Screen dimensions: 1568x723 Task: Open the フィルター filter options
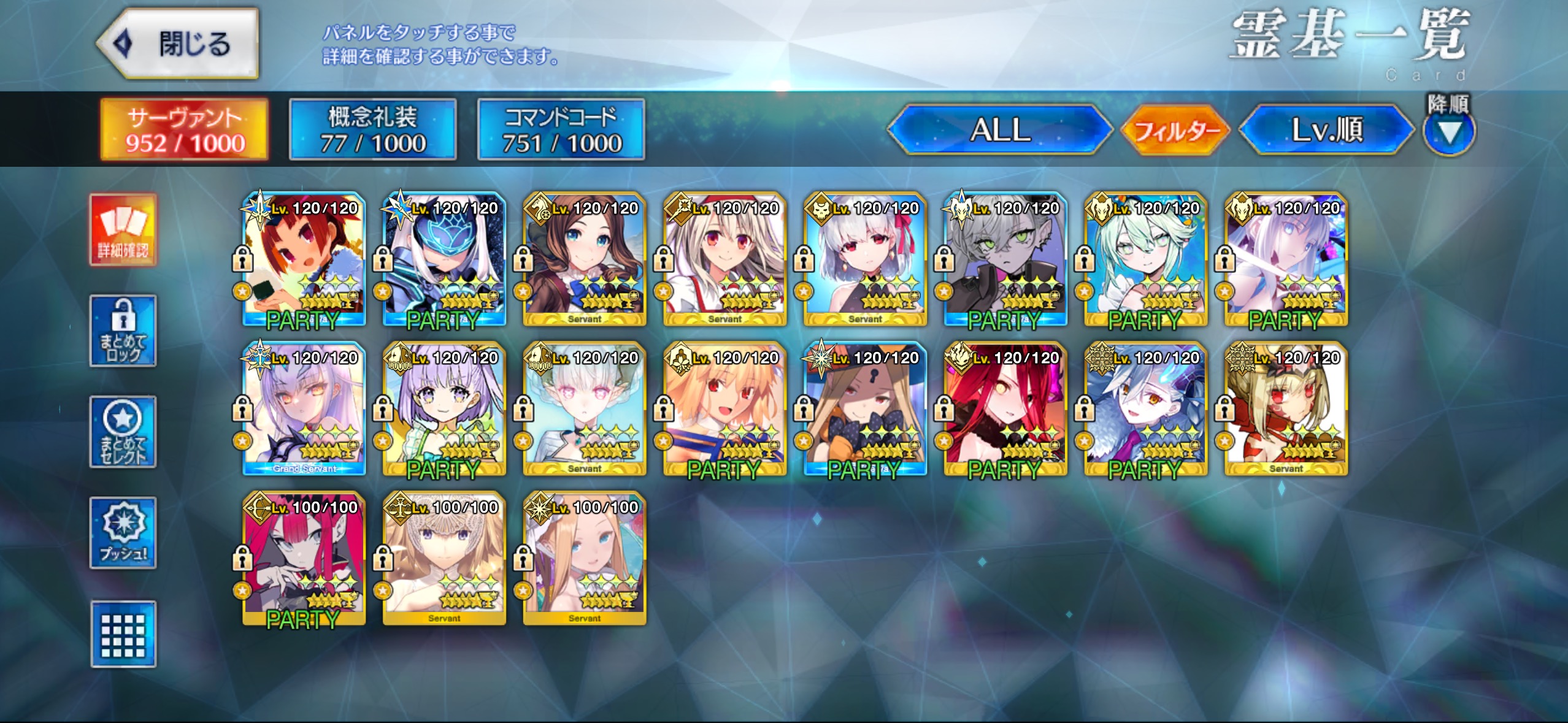(1175, 130)
